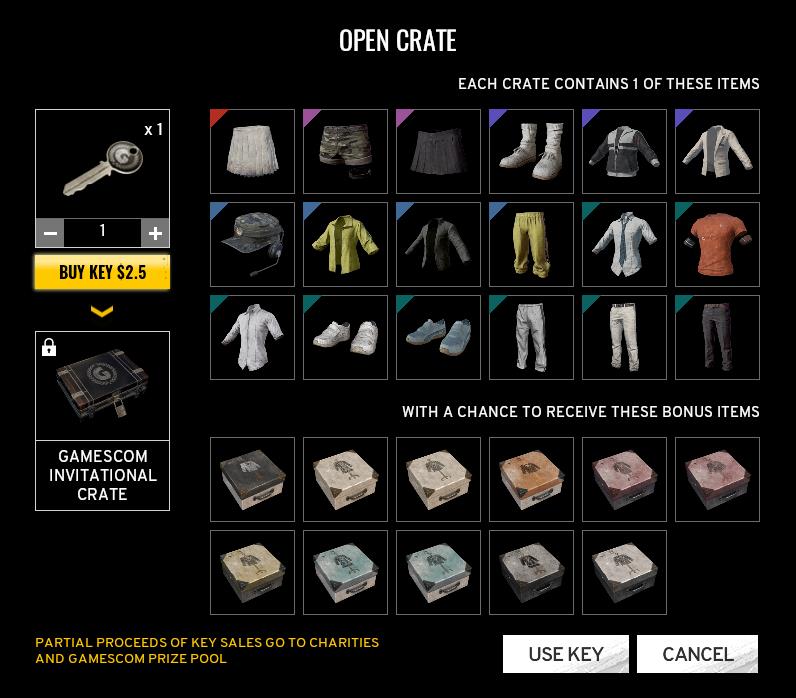Select the black pleated skirt item
The width and height of the screenshot is (796, 698).
(438, 151)
